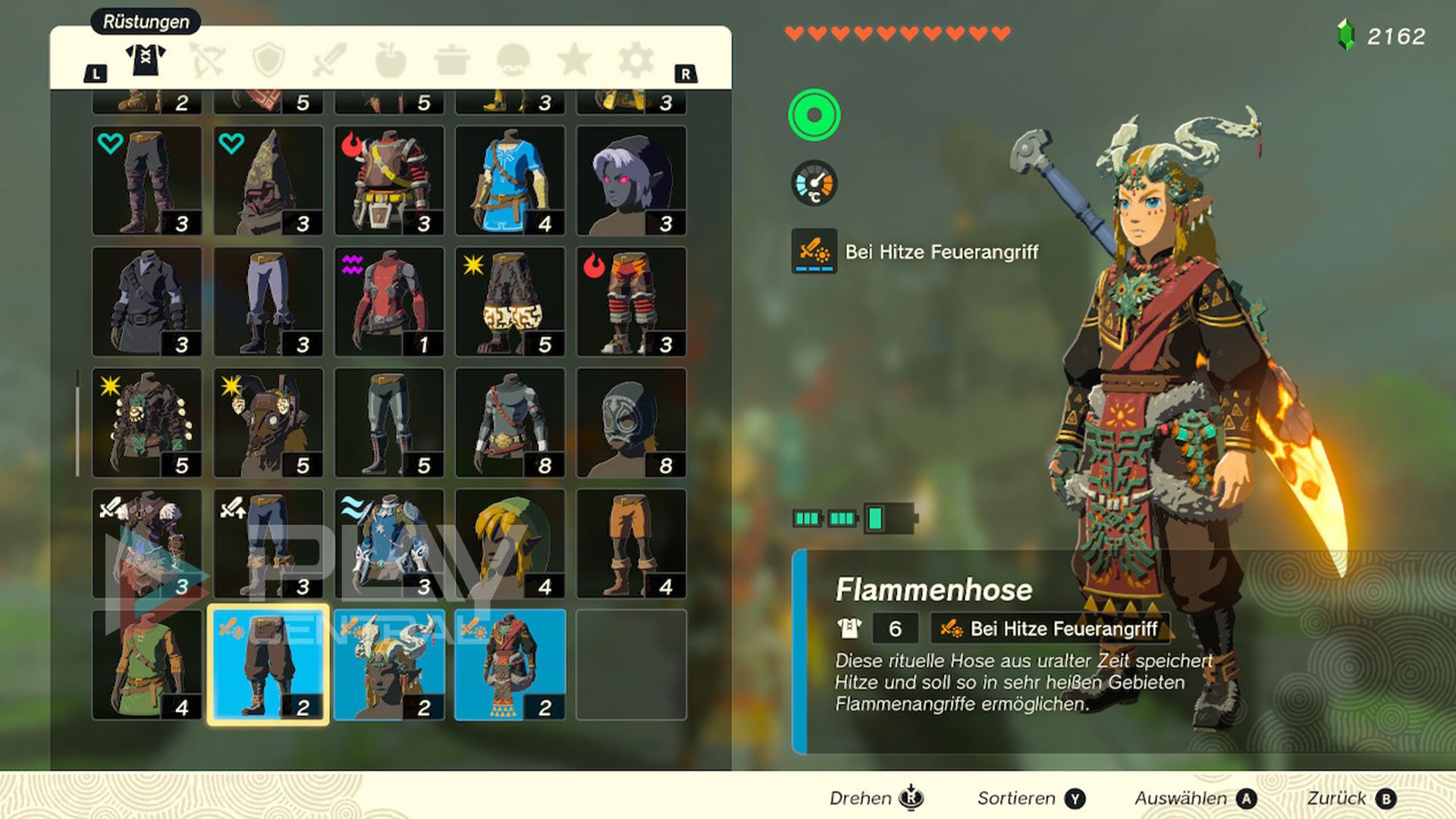Open the star key items tab
The height and width of the screenshot is (819, 1456).
coord(574,61)
